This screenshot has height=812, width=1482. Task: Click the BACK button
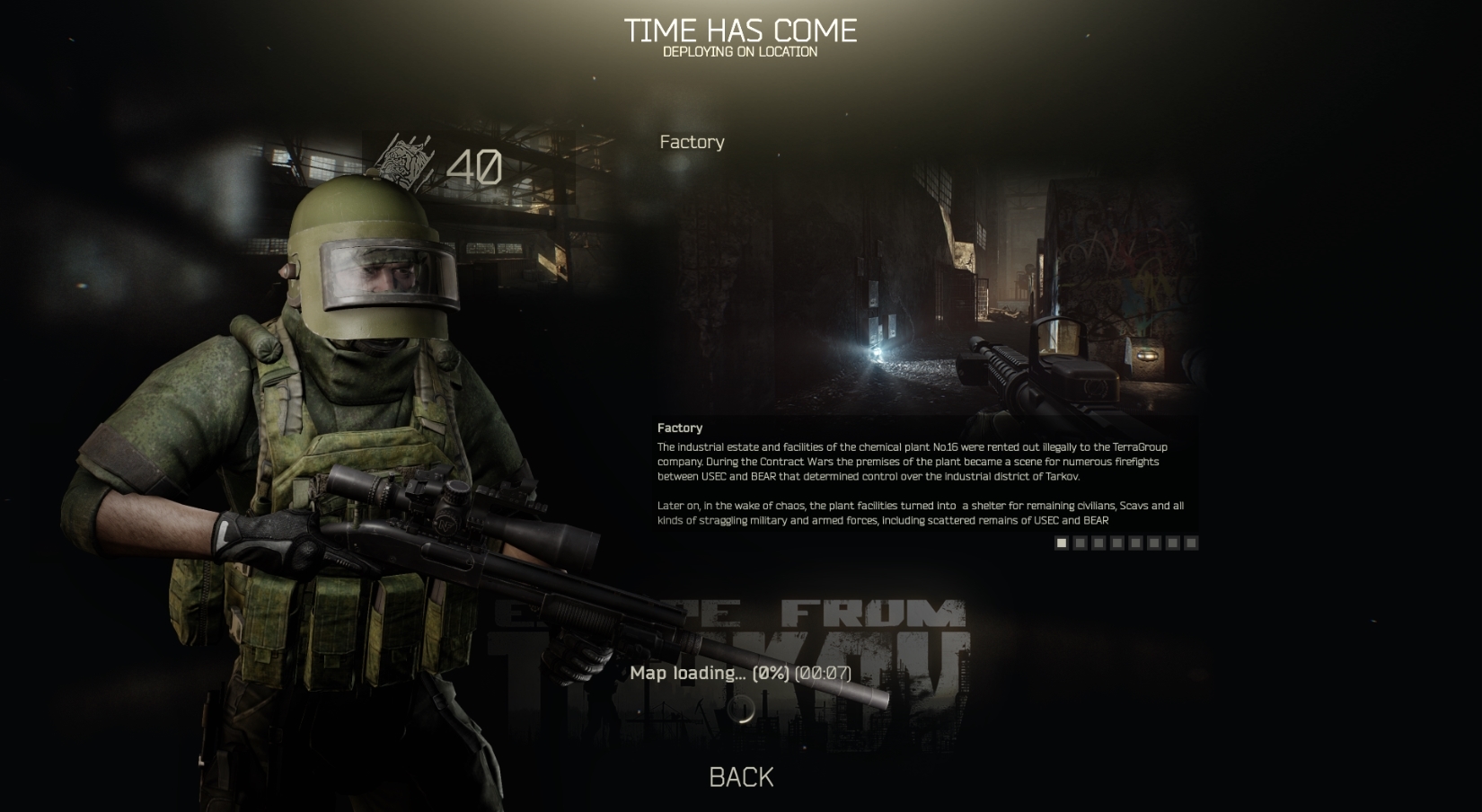coord(742,776)
